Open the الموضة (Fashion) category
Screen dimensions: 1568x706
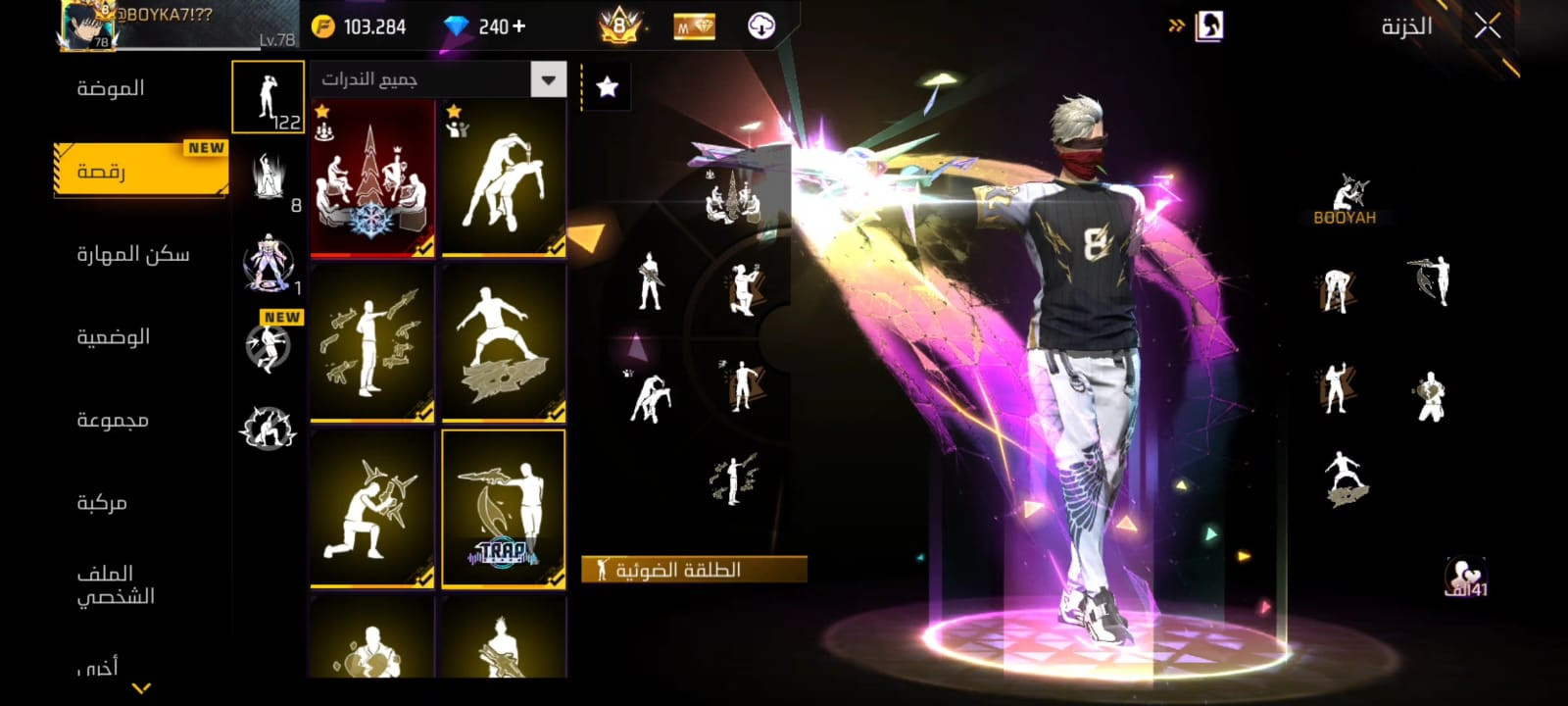[x=111, y=88]
